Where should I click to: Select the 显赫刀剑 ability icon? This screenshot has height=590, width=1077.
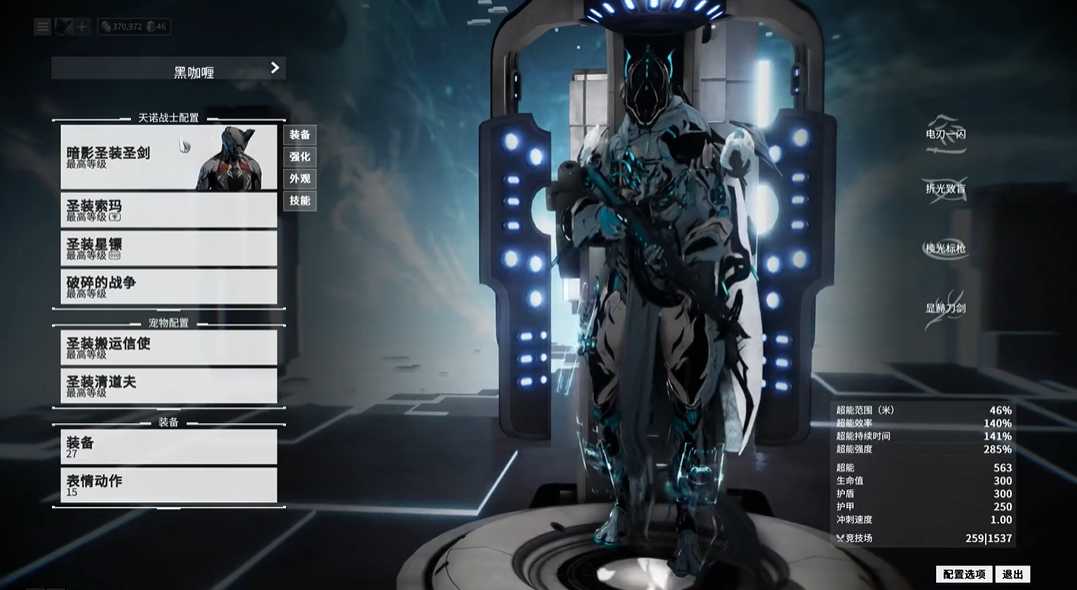[x=945, y=307]
